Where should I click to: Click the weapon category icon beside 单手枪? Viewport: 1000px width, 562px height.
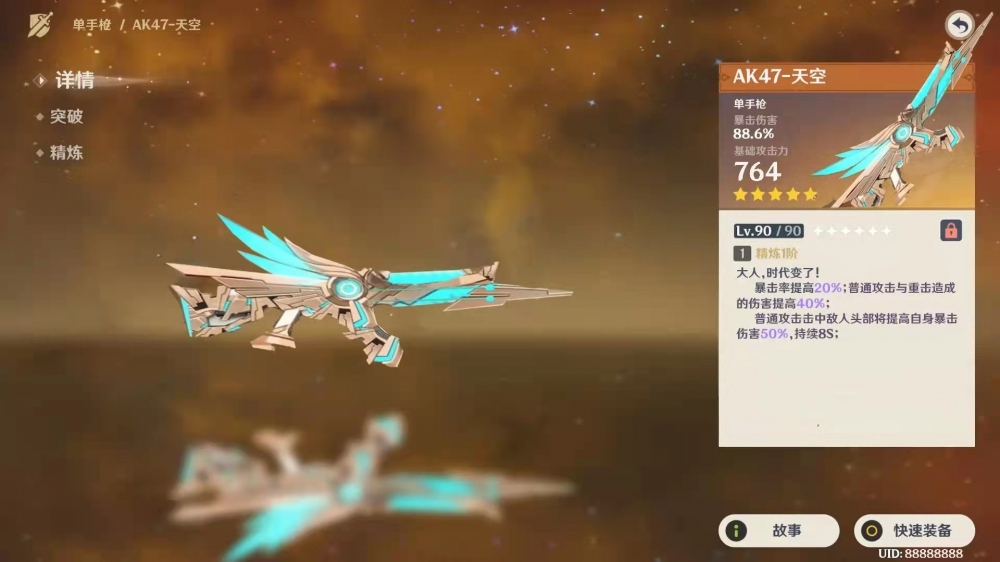pyautogui.click(x=40, y=24)
